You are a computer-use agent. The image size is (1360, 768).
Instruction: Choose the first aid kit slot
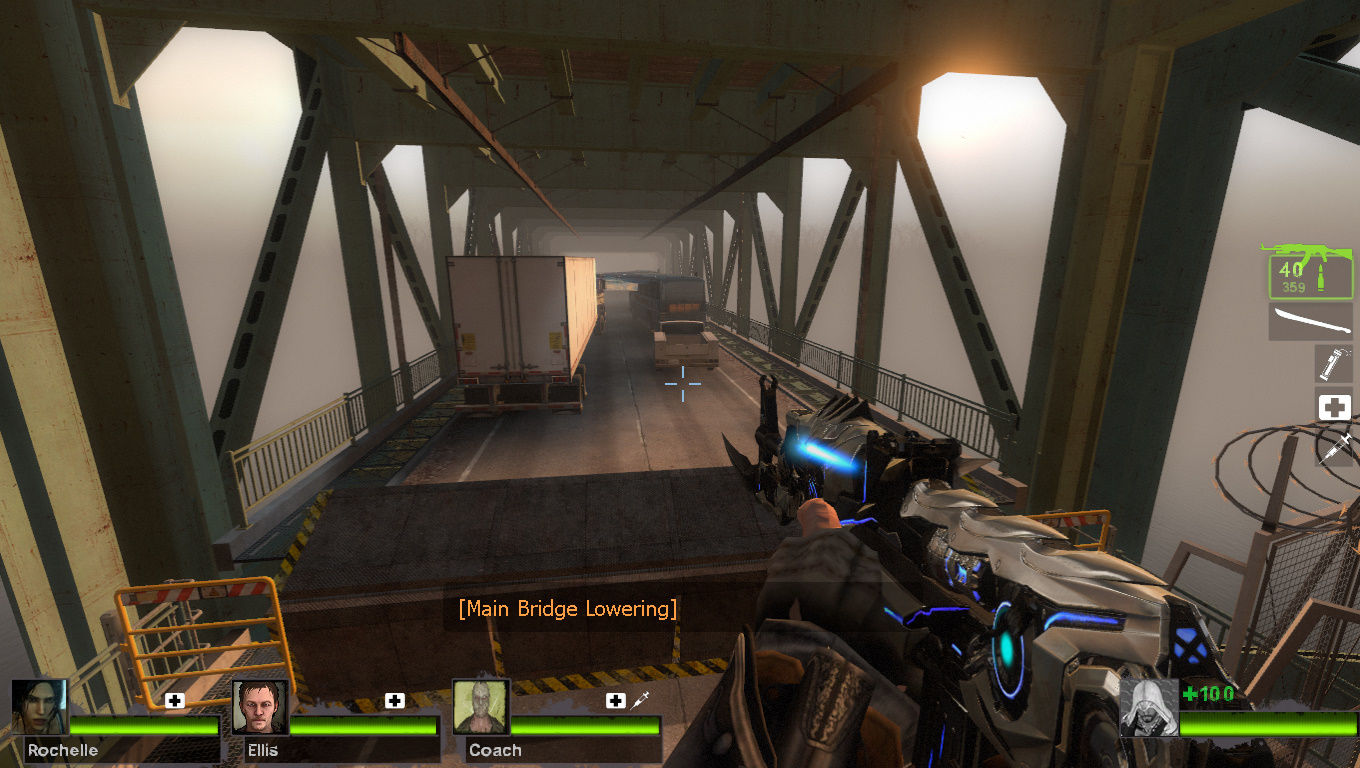pyautogui.click(x=1334, y=407)
